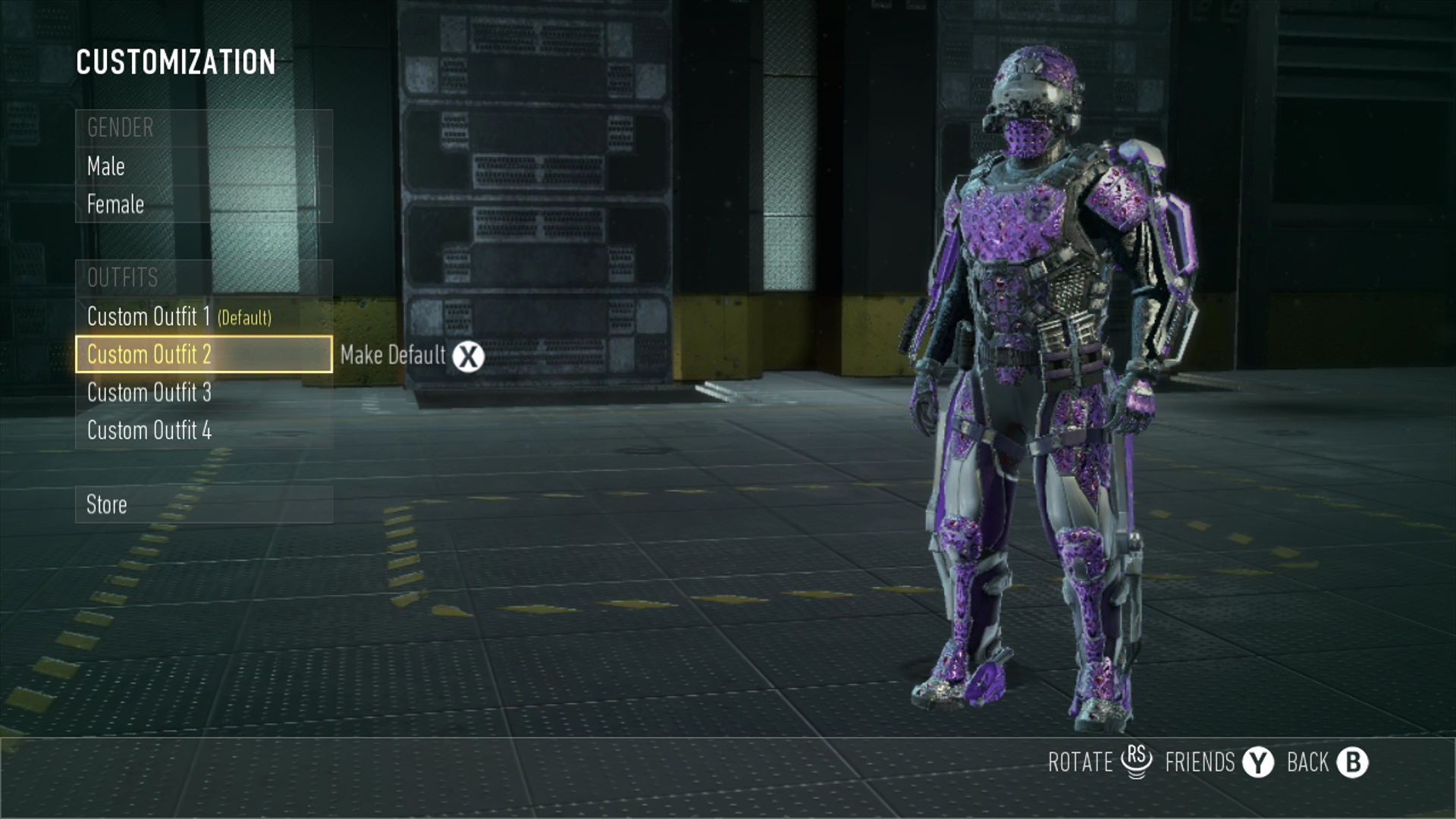1456x819 pixels.
Task: Click the CUSTOMIZATION title text
Action: [x=175, y=63]
